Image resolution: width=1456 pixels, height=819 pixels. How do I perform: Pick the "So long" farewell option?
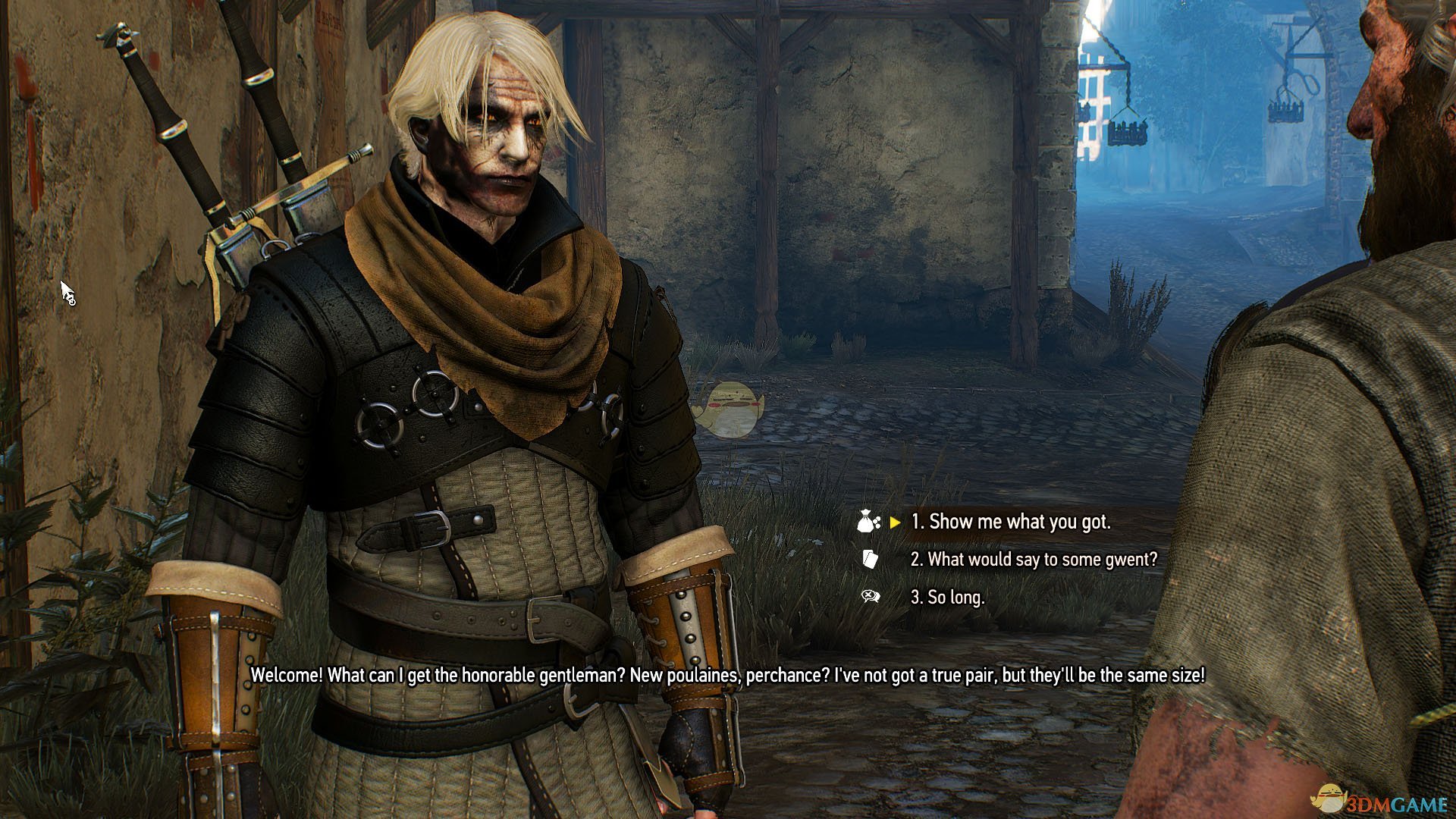(947, 598)
